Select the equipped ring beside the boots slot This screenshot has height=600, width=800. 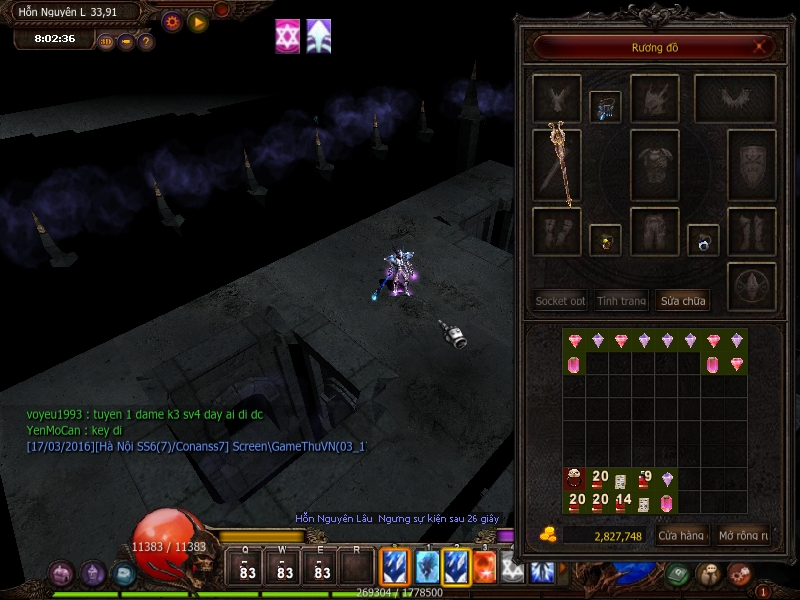(703, 240)
